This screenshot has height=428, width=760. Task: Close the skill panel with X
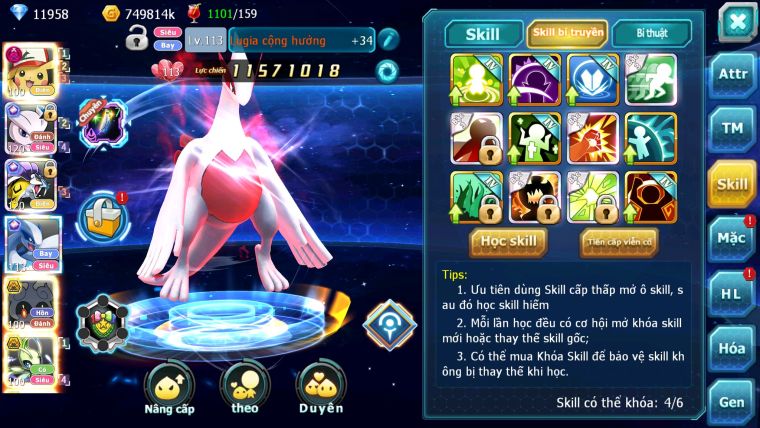(735, 21)
